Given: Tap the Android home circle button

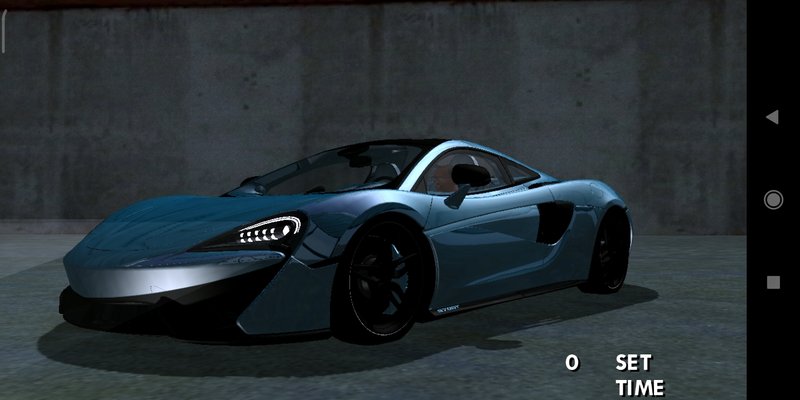Looking at the screenshot, I should click(x=773, y=200).
